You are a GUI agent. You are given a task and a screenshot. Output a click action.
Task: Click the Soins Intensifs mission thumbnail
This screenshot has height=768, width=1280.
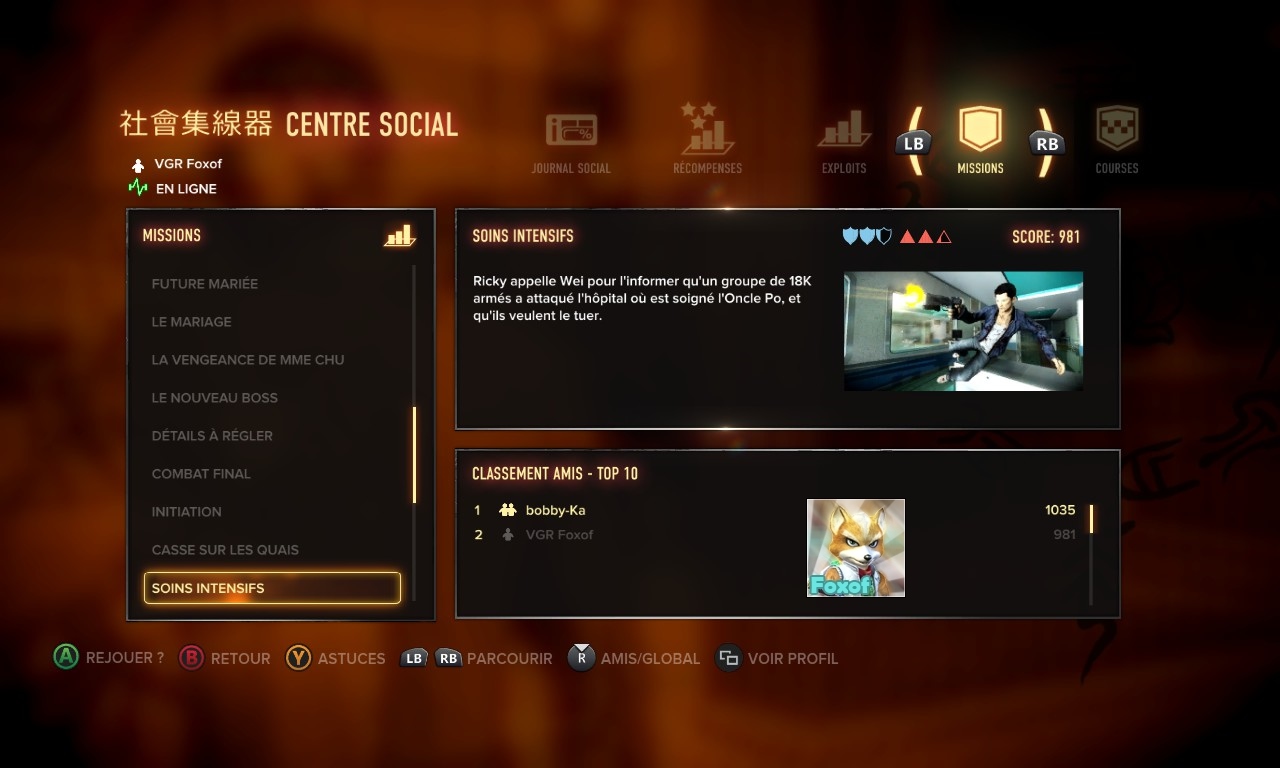click(963, 331)
